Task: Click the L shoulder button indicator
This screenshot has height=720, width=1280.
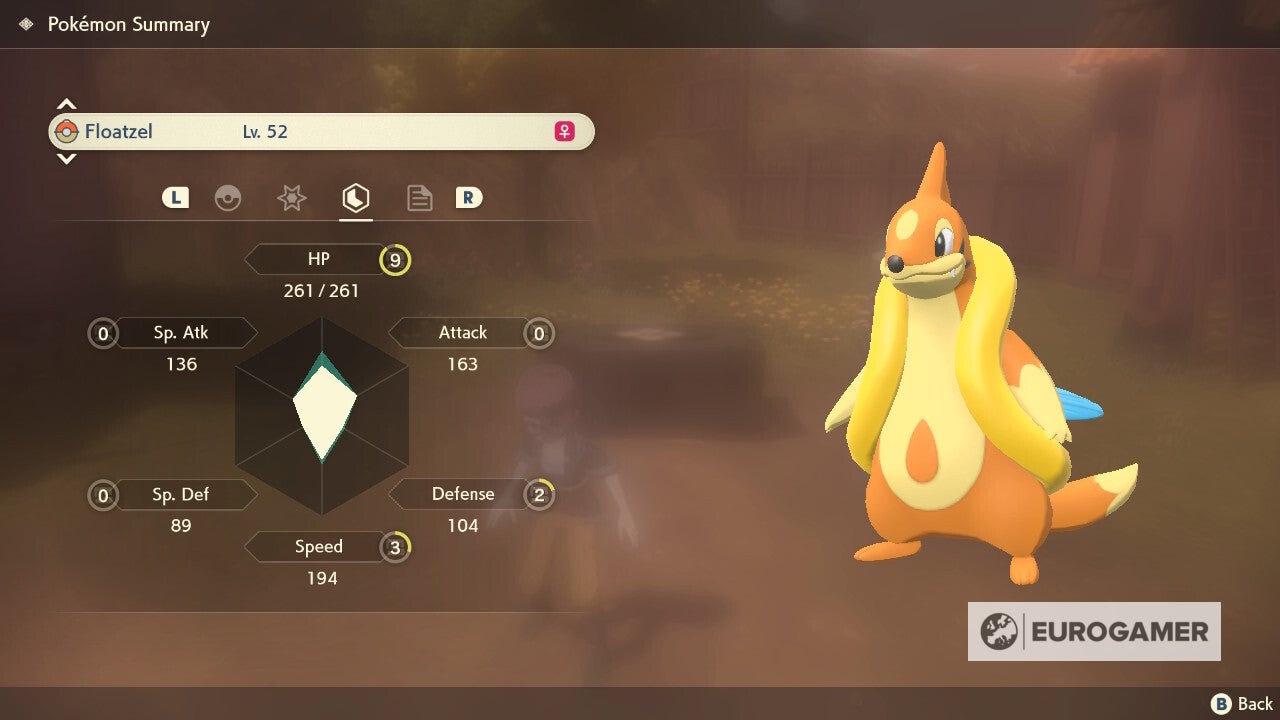Action: pyautogui.click(x=175, y=197)
